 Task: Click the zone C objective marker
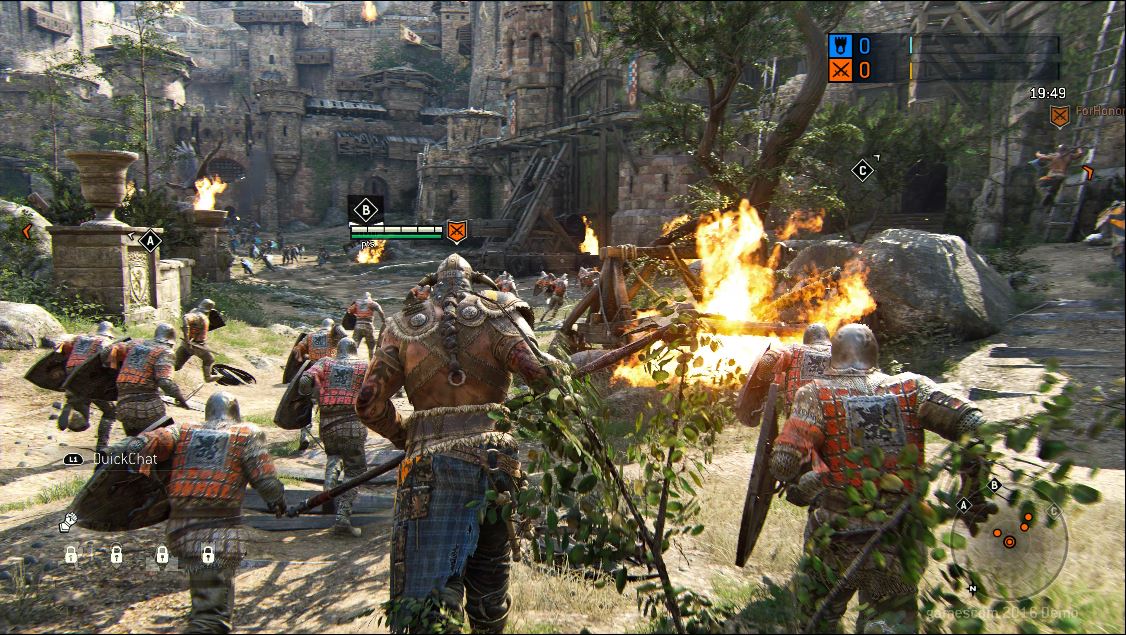click(863, 170)
